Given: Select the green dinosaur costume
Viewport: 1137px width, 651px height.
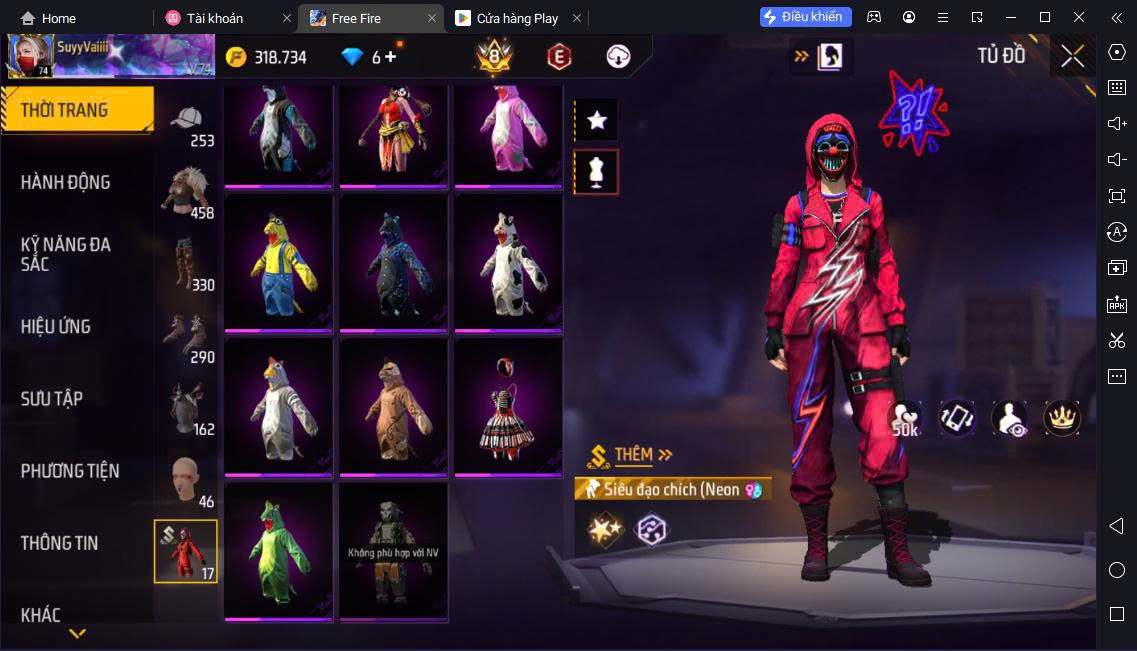Looking at the screenshot, I should click(x=279, y=550).
